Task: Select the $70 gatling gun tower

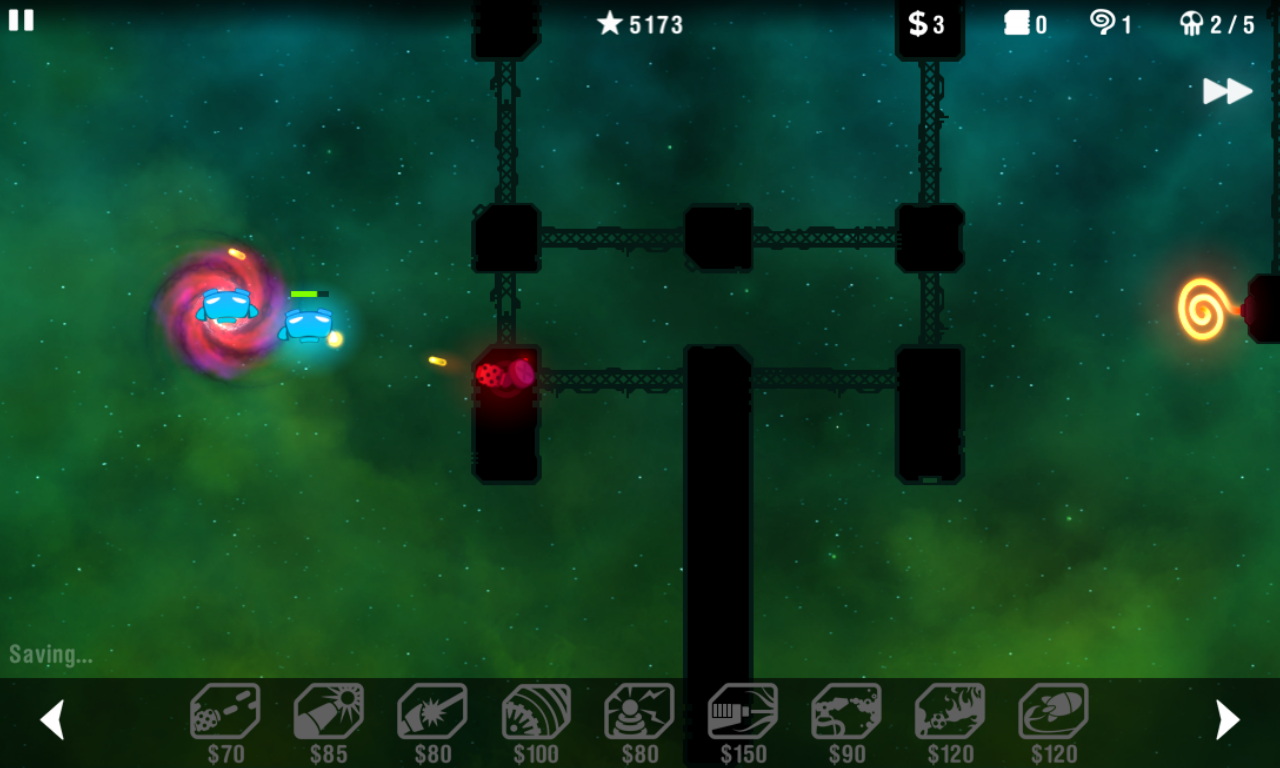Action: click(x=225, y=712)
